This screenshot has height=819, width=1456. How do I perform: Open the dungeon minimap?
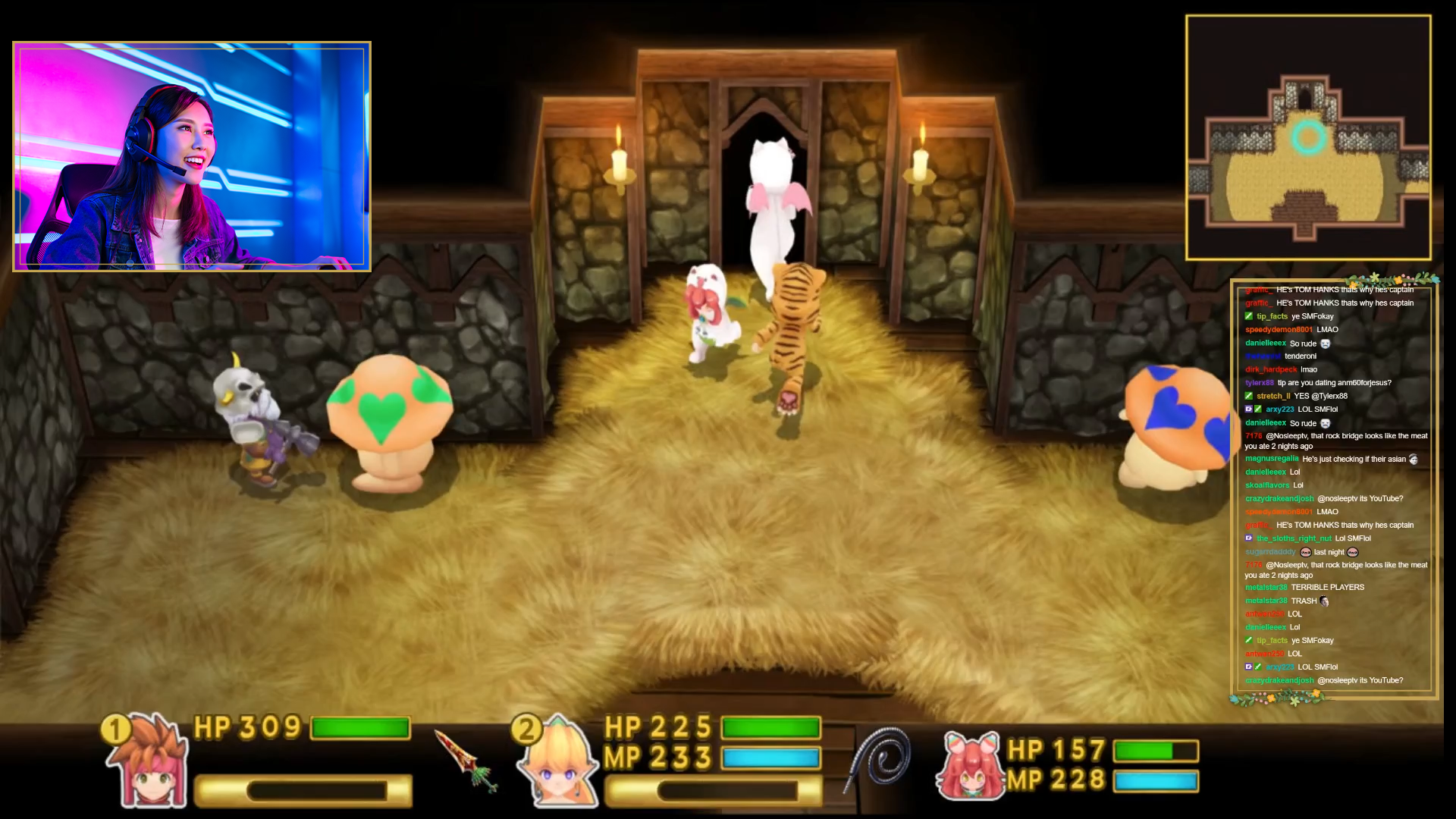1308,138
